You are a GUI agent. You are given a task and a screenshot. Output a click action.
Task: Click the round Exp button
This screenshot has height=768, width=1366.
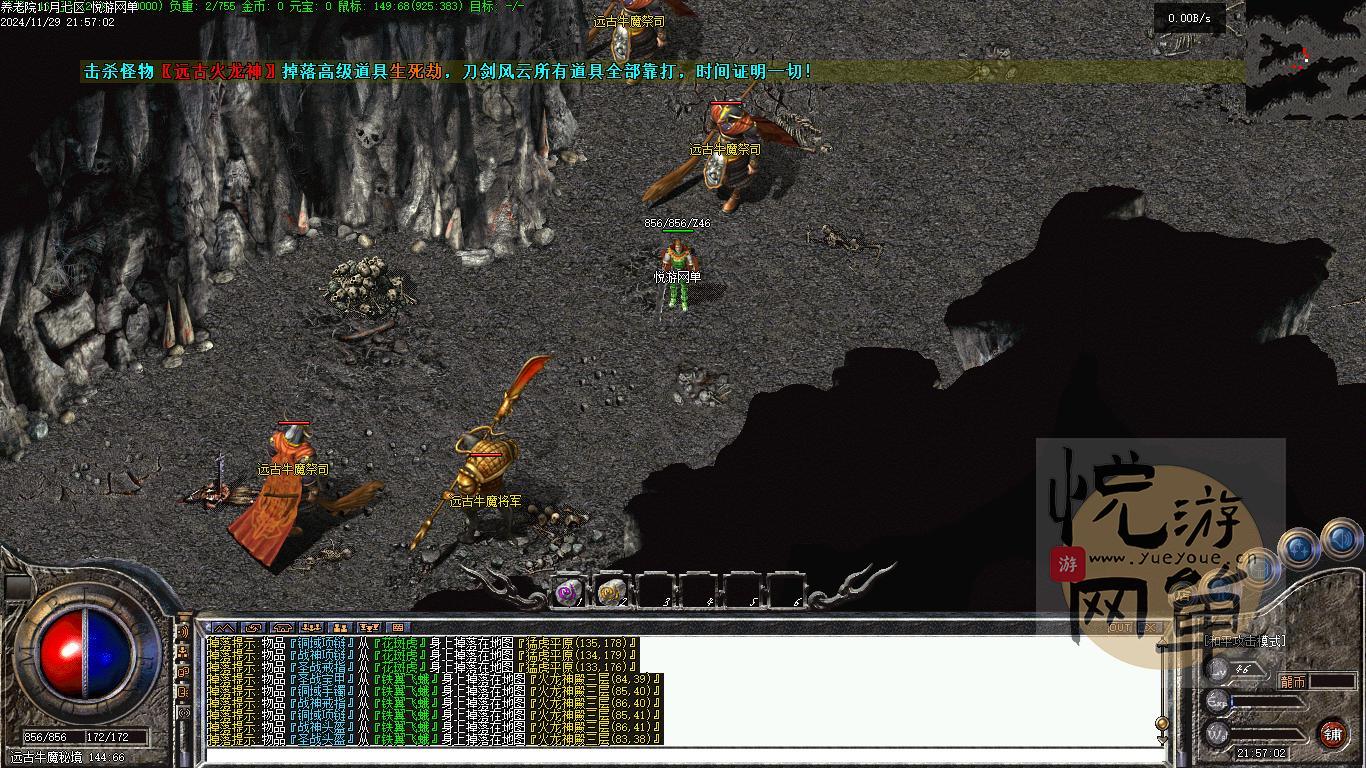1217,701
